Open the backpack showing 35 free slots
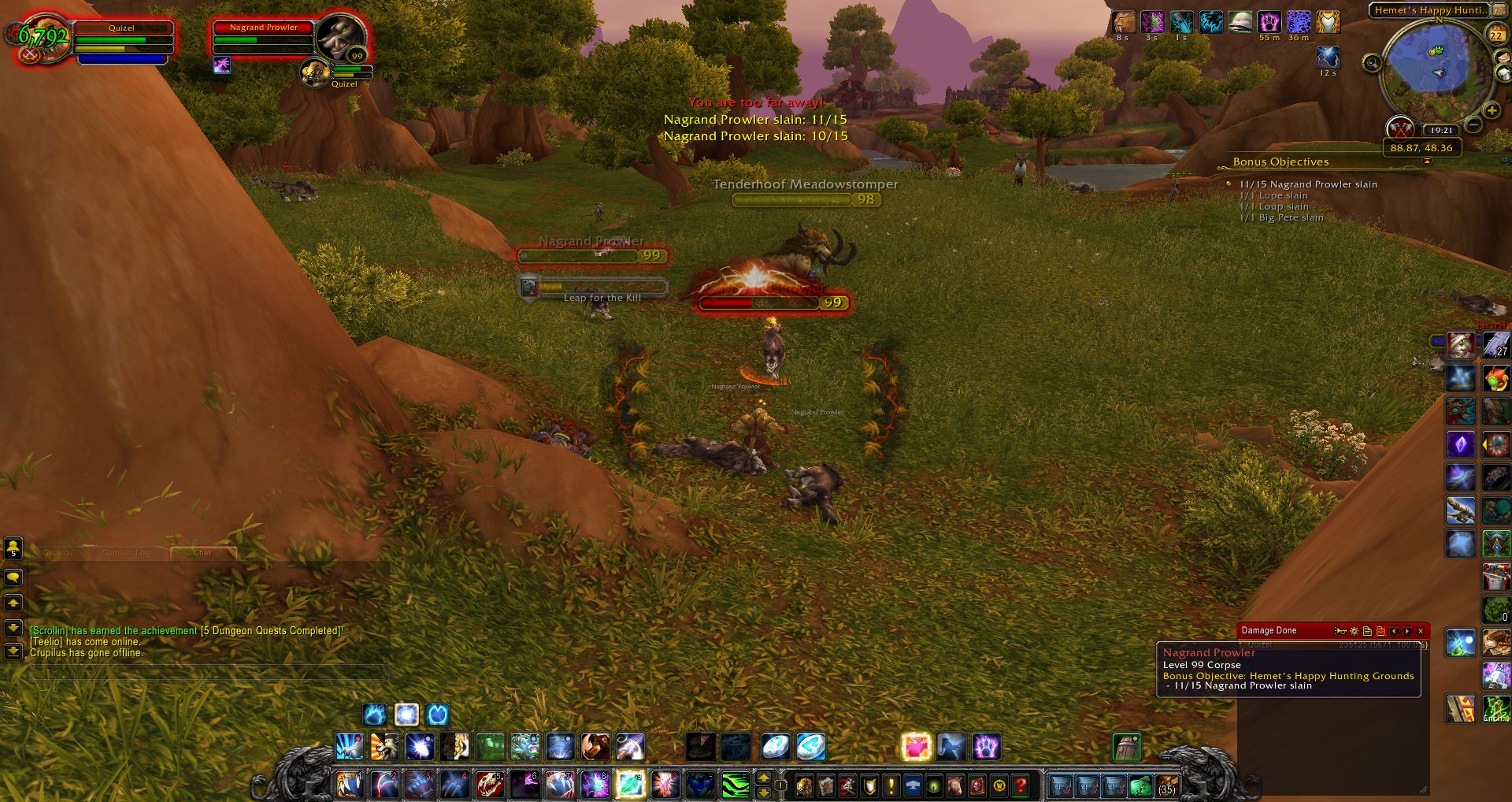 (x=1166, y=785)
